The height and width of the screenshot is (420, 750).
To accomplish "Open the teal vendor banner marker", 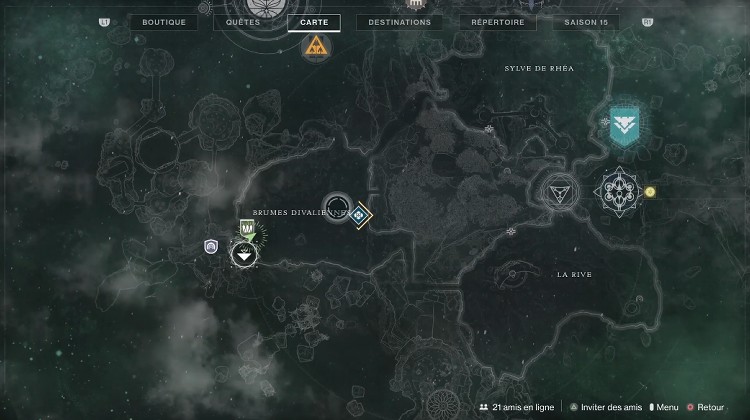I will pyautogui.click(x=625, y=123).
